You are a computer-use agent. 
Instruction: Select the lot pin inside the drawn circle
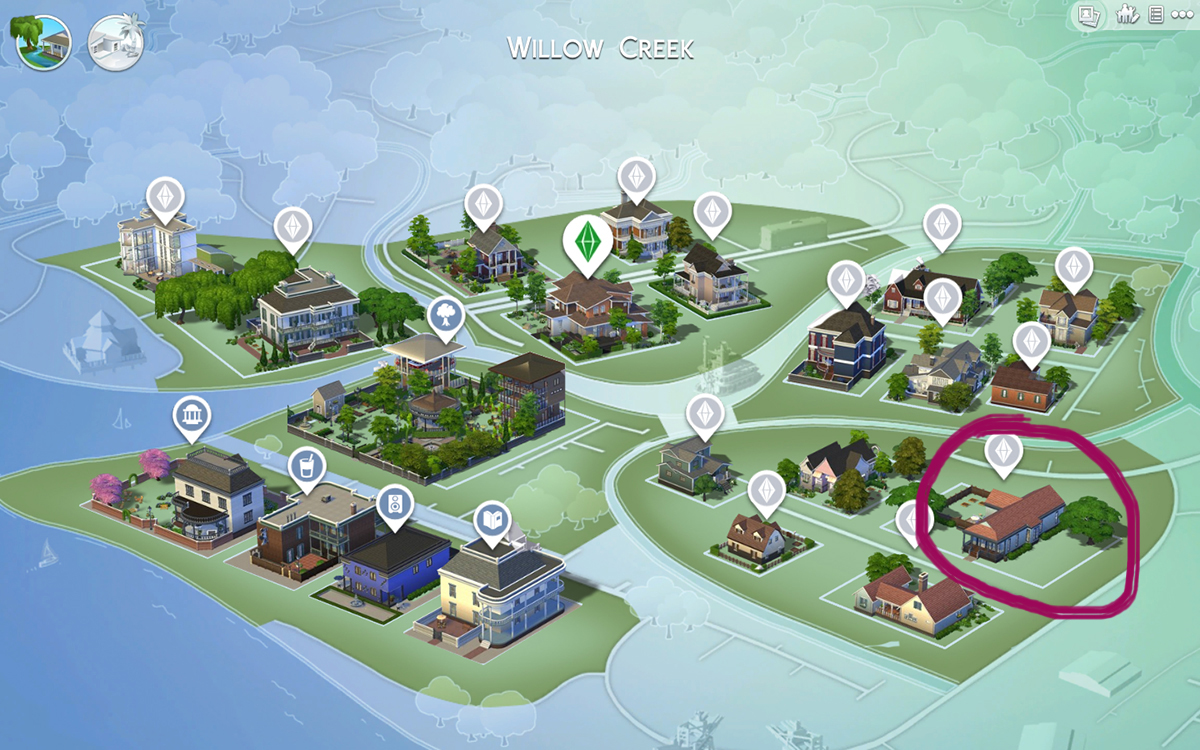1002,451
